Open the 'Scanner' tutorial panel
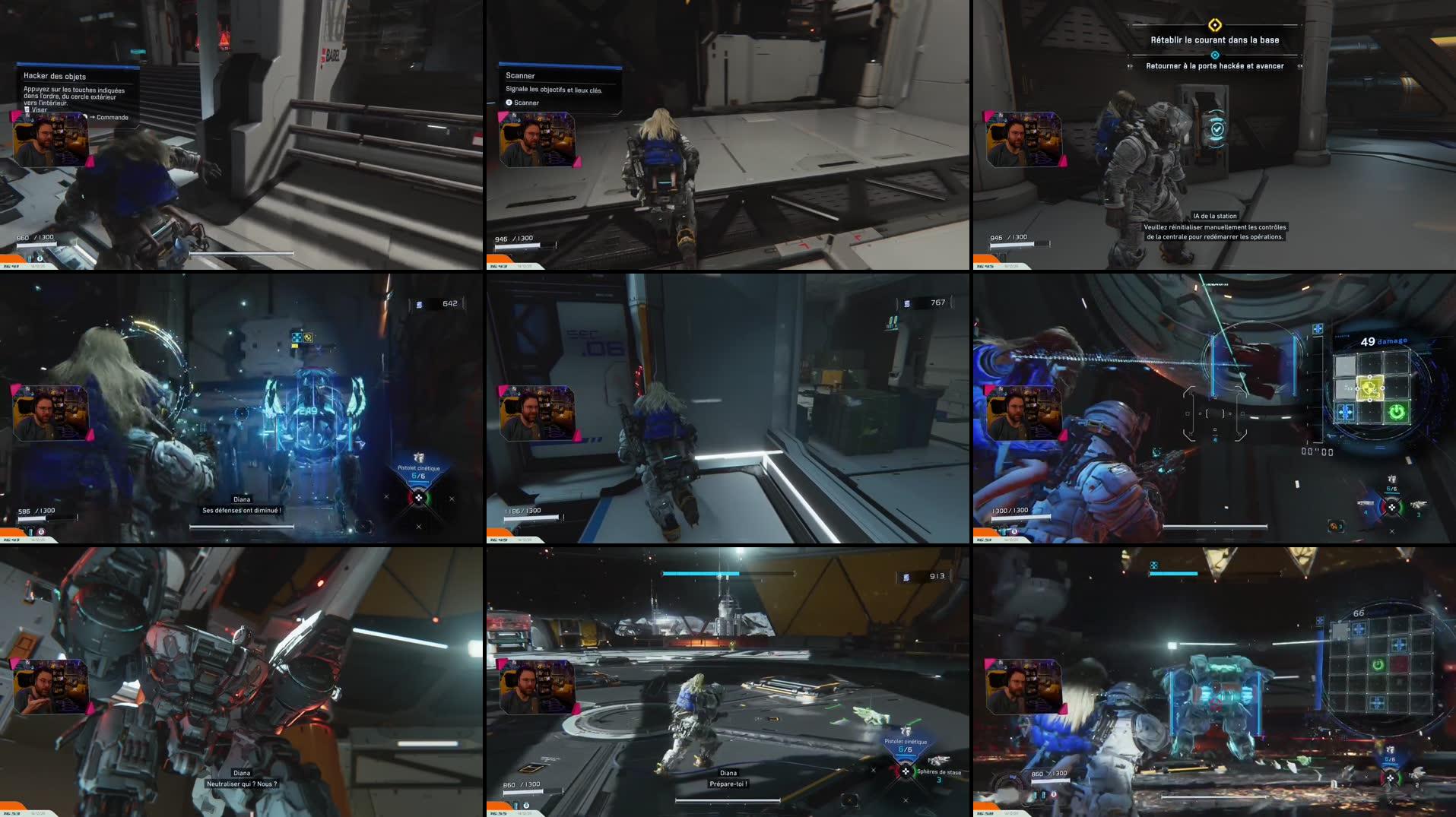The height and width of the screenshot is (817, 1456). [x=519, y=76]
